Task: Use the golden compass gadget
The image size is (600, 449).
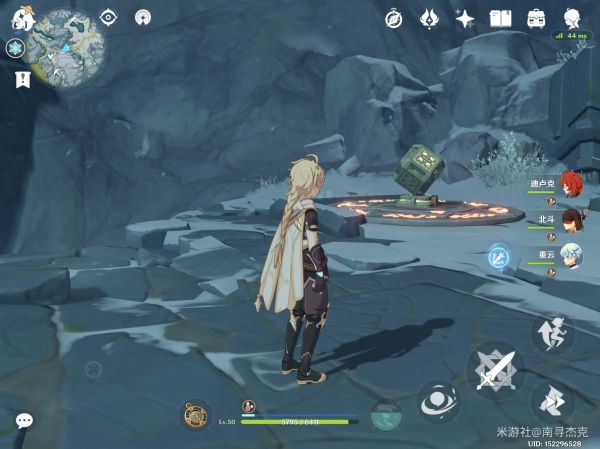Action: (x=196, y=415)
